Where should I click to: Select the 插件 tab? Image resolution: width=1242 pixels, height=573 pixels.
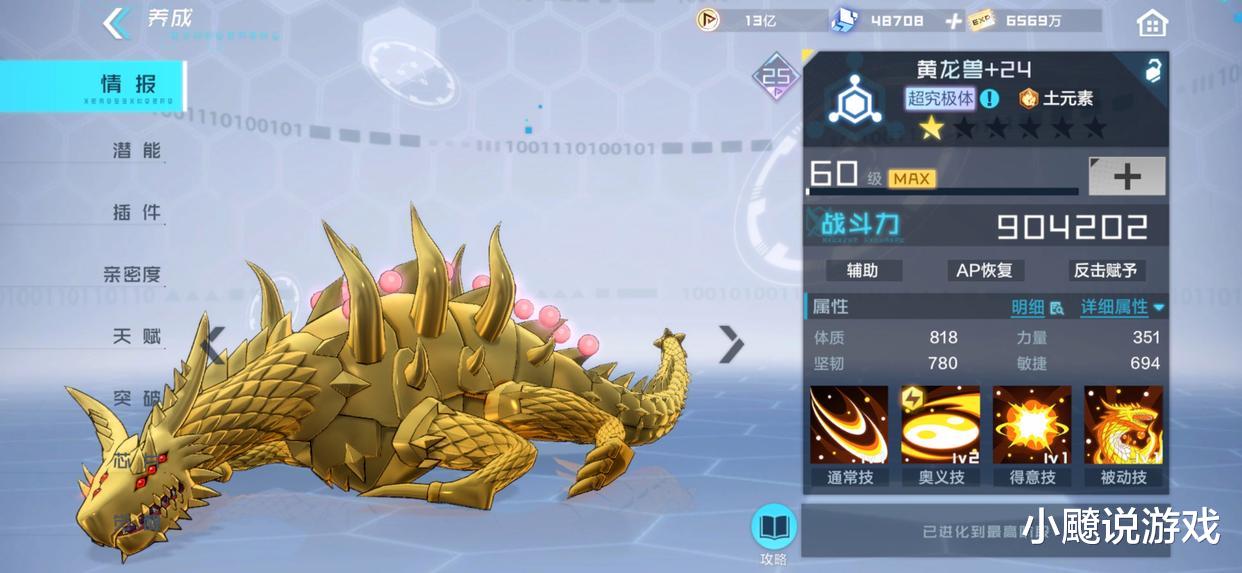(x=137, y=213)
